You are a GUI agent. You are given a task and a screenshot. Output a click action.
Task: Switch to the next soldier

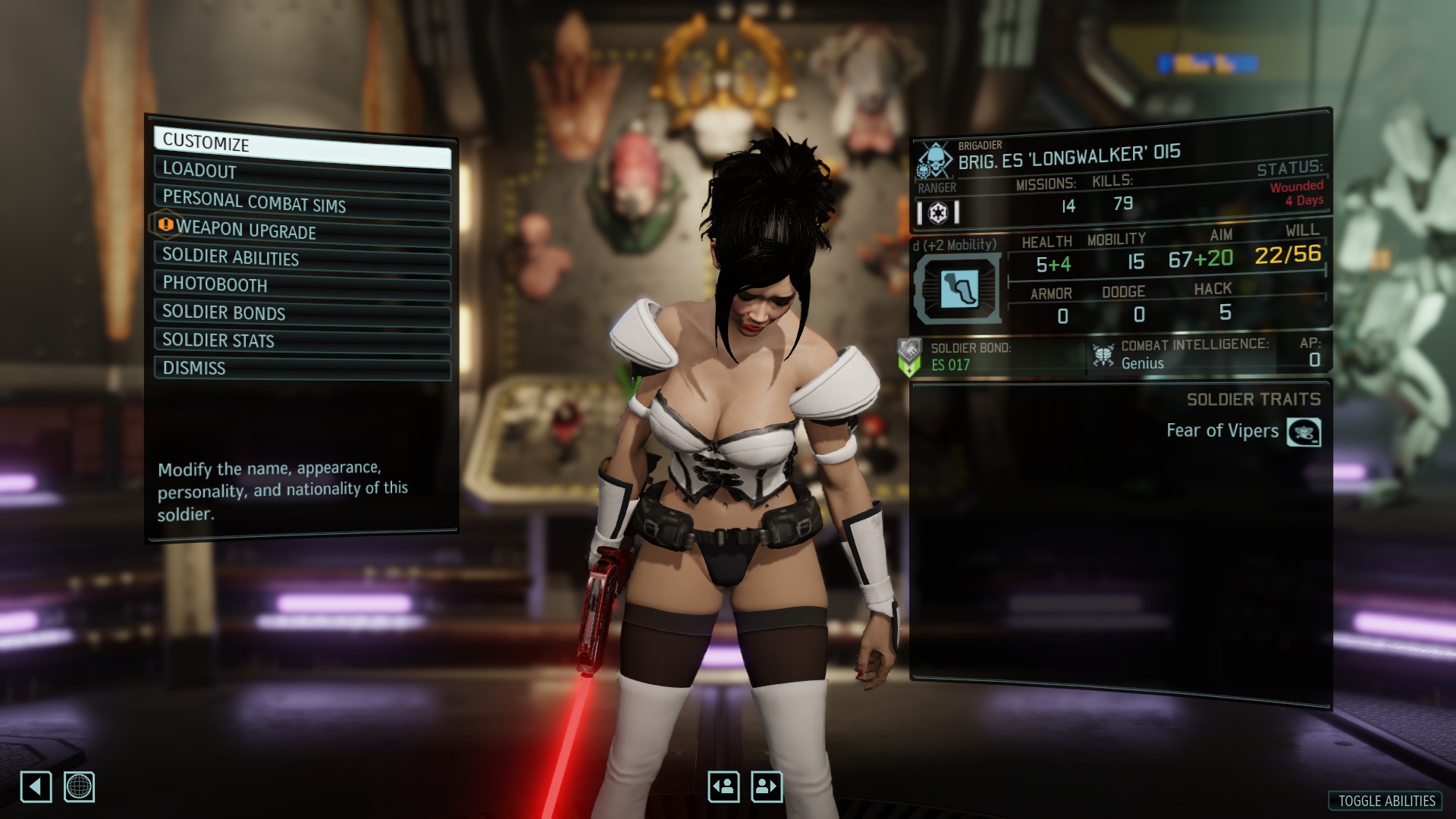(x=766, y=786)
